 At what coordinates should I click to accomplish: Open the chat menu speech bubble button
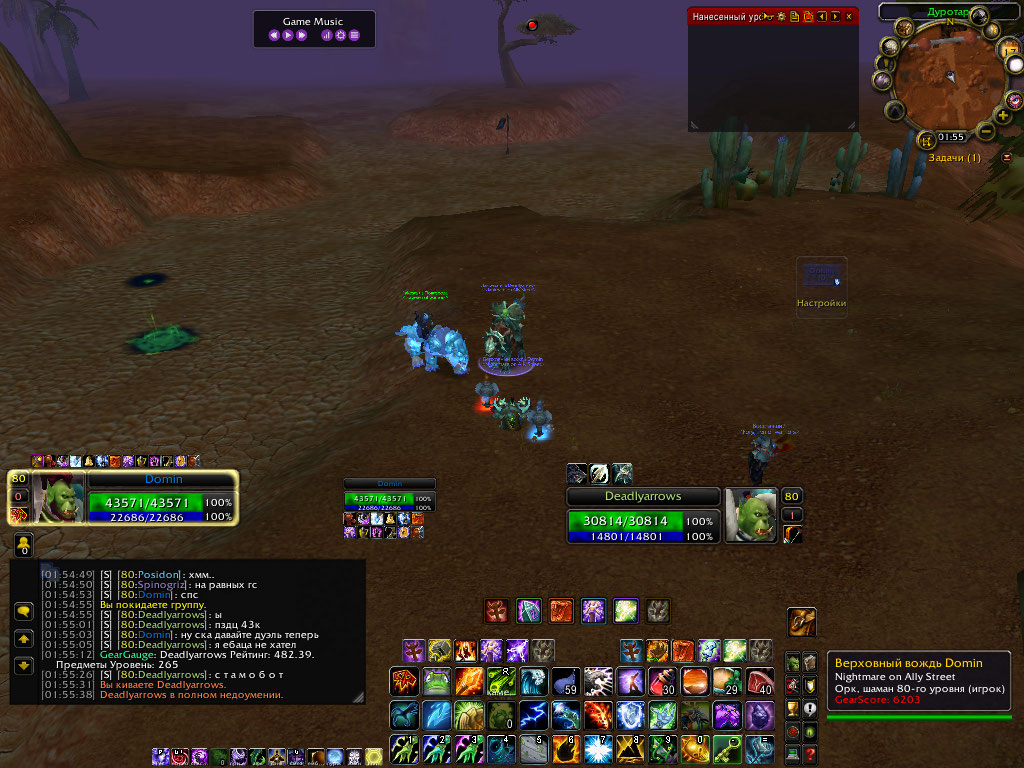click(x=24, y=609)
